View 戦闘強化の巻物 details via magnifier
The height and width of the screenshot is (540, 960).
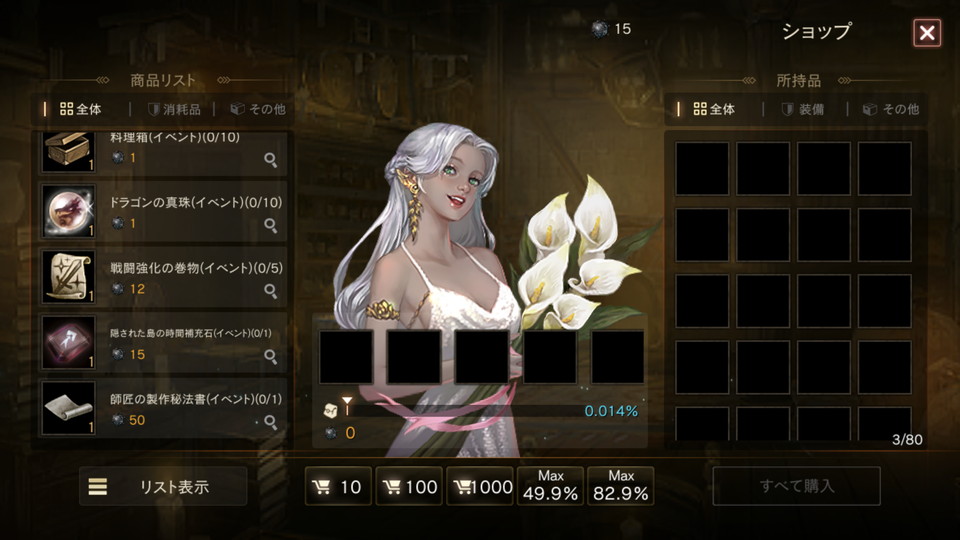[270, 291]
